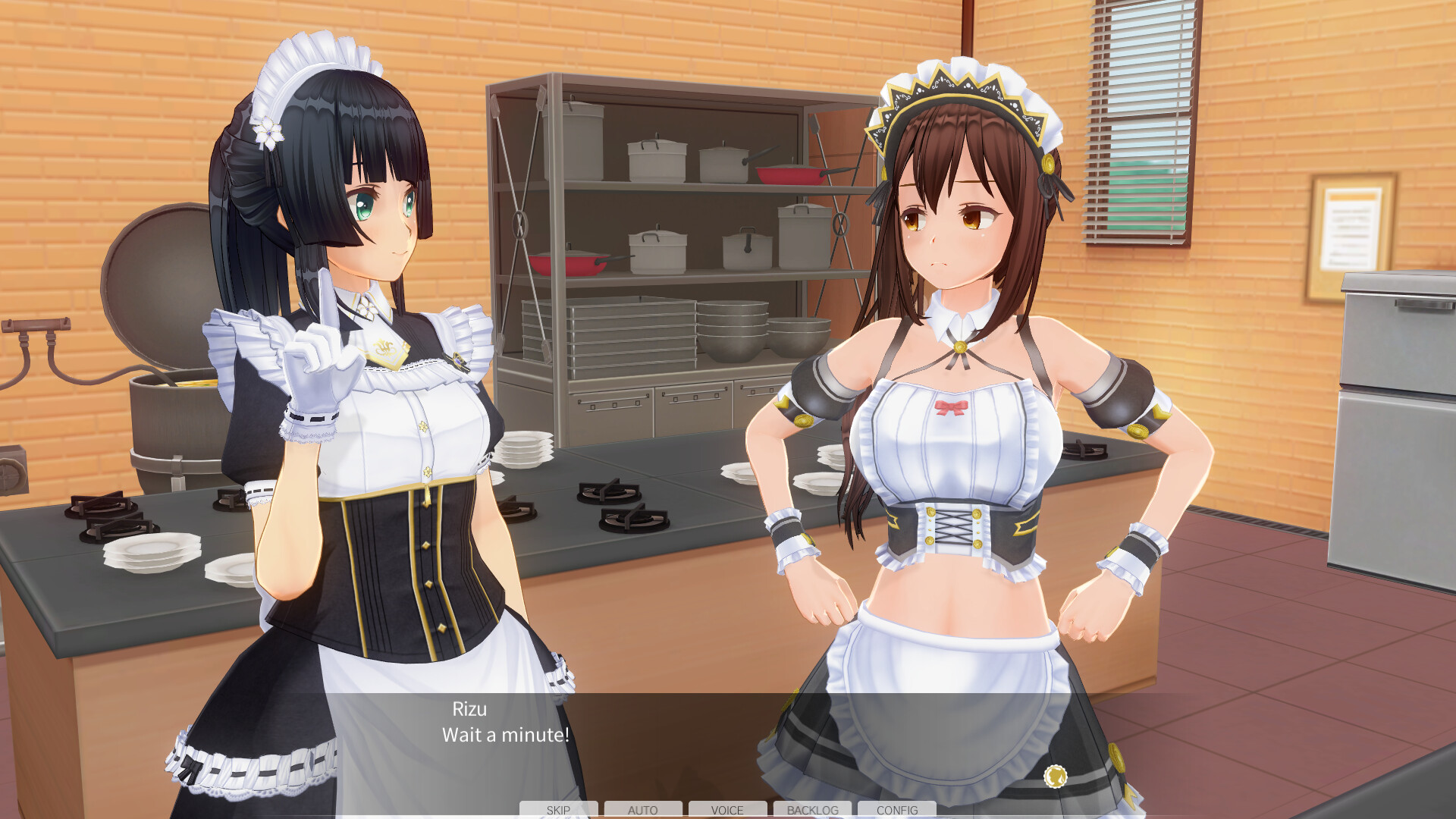Click SKIP to fast-forward dialogue
Screen dimensions: 1456x819
[558, 810]
